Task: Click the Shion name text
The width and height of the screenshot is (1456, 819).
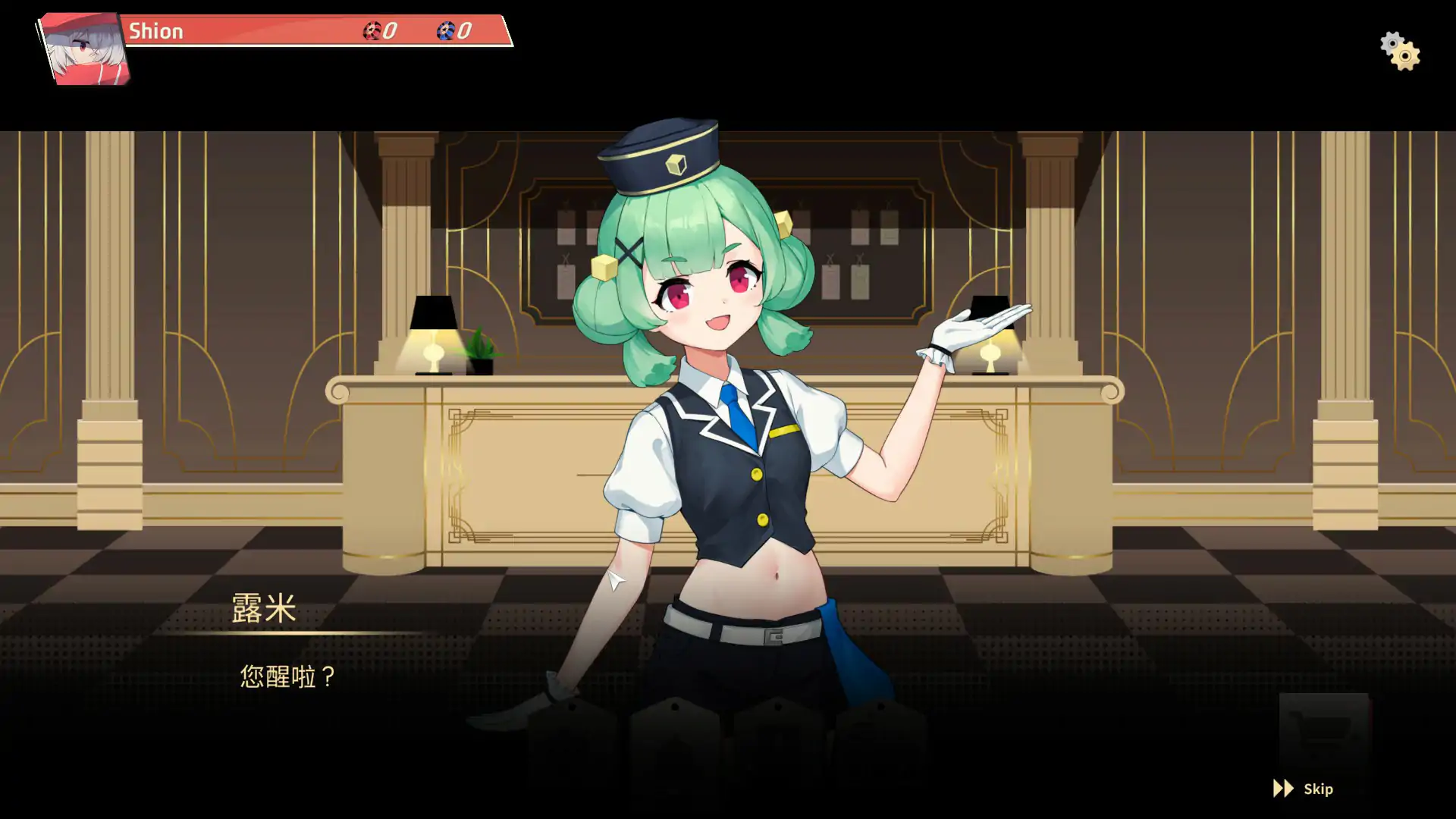Action: tap(155, 31)
